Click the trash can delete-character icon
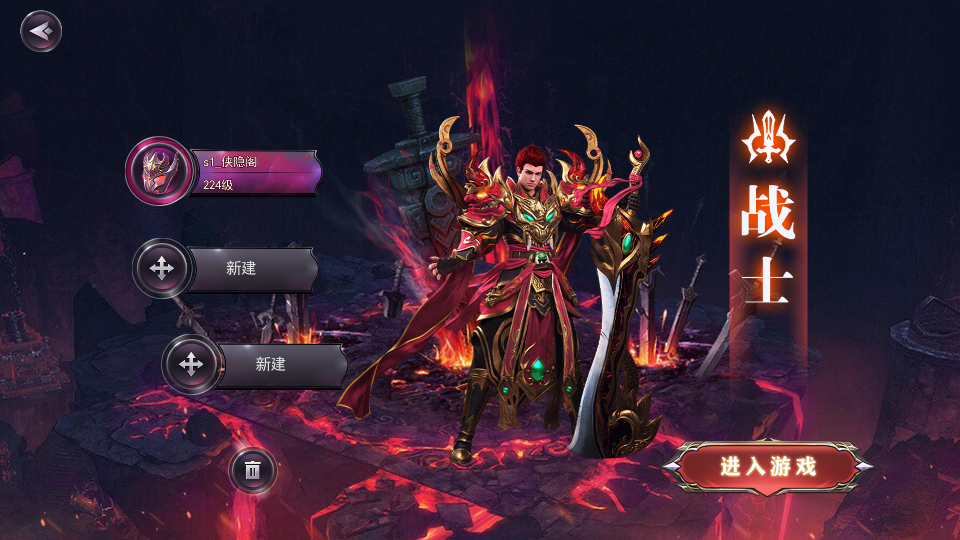960x540 pixels. (253, 469)
